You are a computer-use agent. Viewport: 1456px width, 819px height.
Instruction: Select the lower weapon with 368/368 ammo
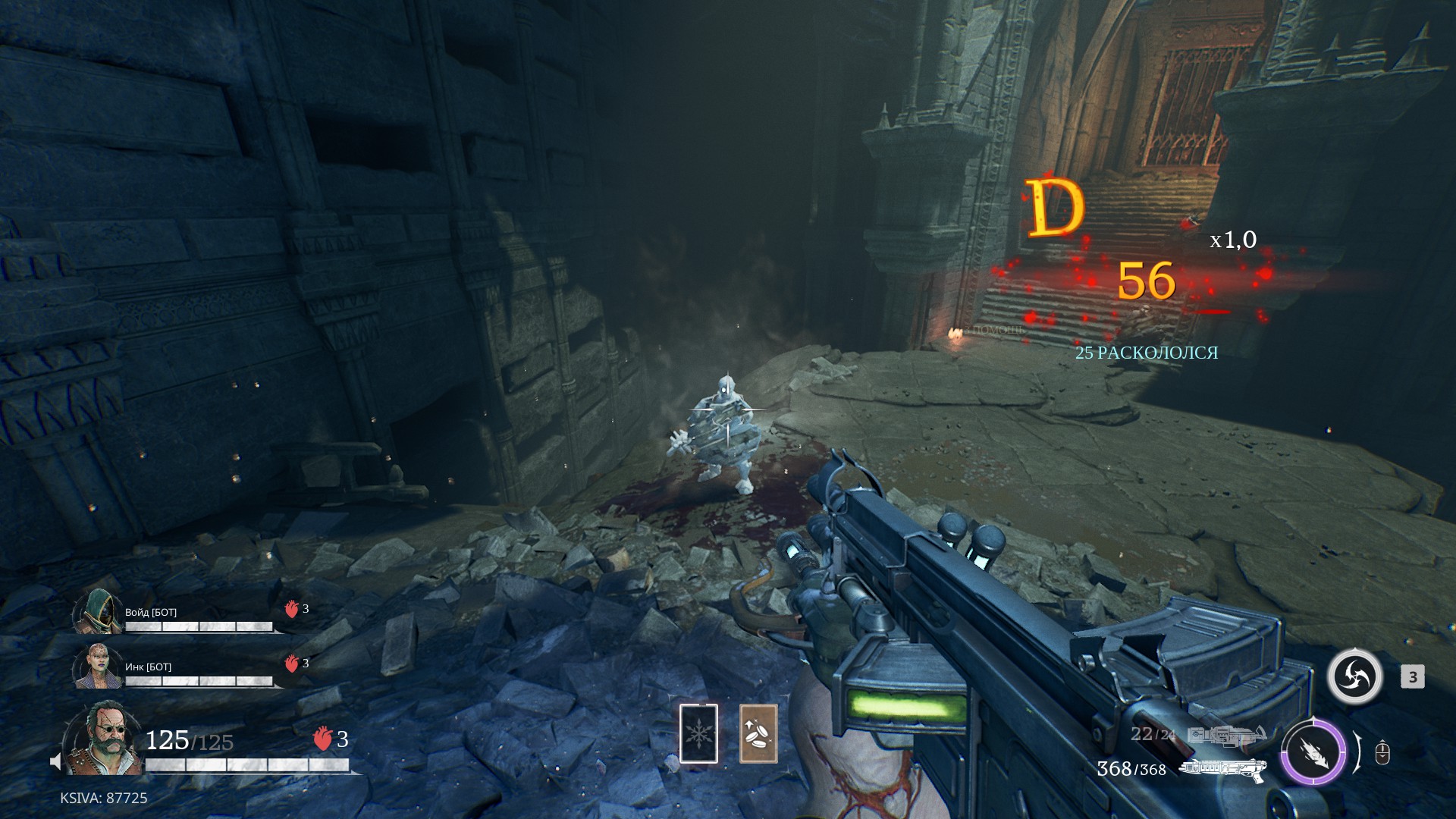coord(1222,769)
